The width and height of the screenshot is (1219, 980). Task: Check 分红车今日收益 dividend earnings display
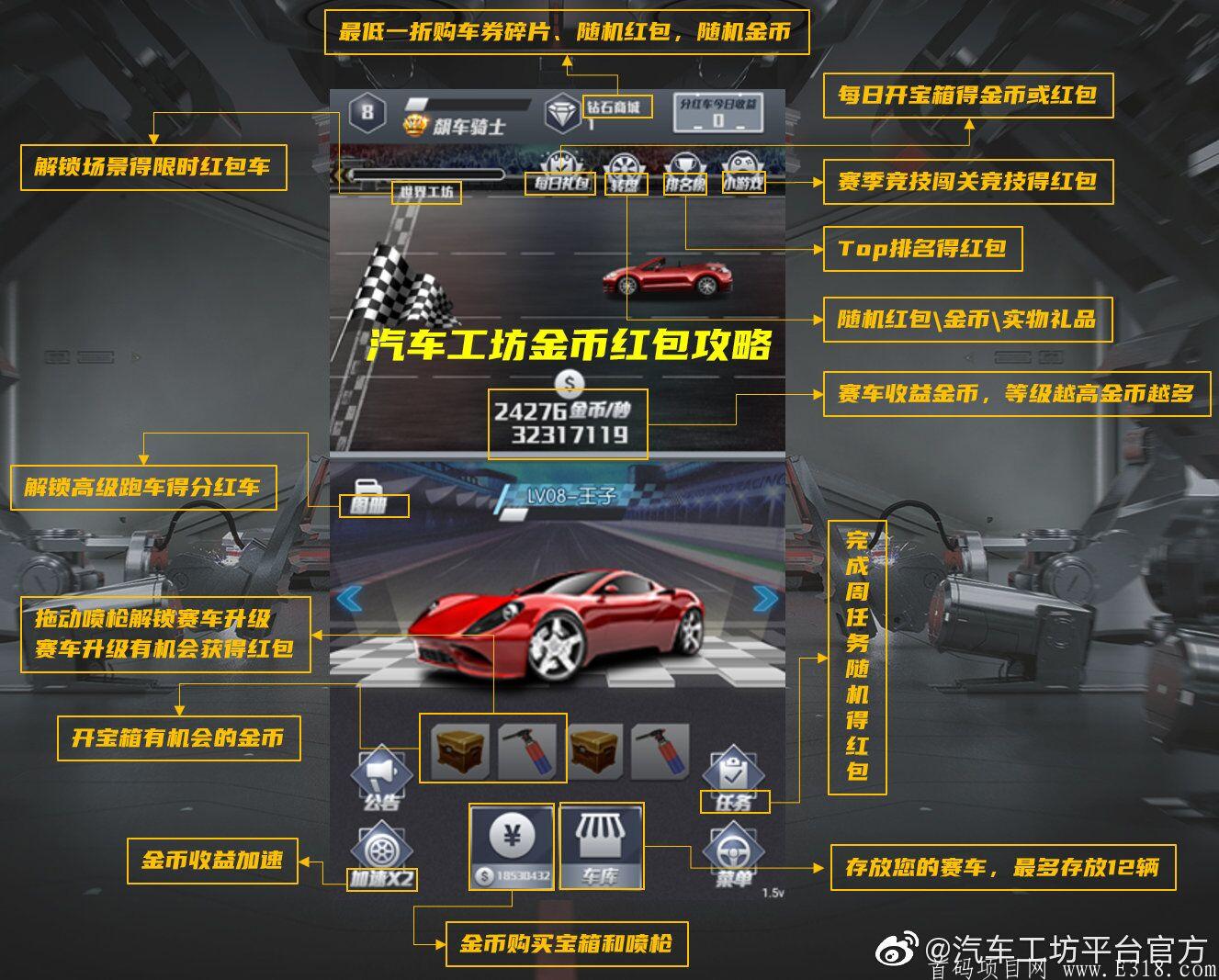click(717, 110)
